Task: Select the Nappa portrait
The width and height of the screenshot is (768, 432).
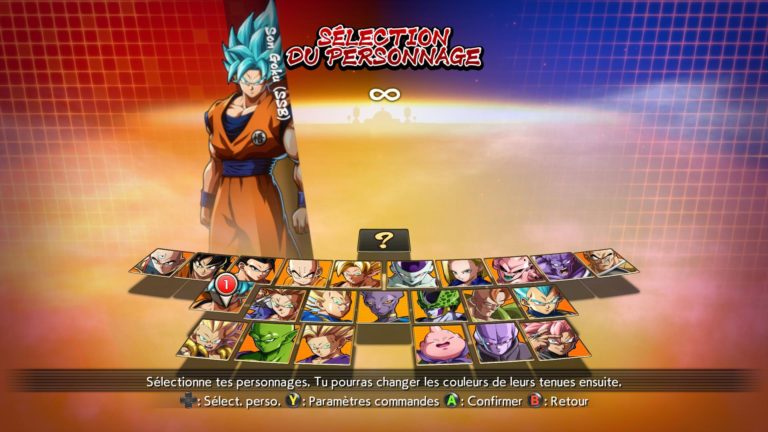Action: [x=604, y=262]
